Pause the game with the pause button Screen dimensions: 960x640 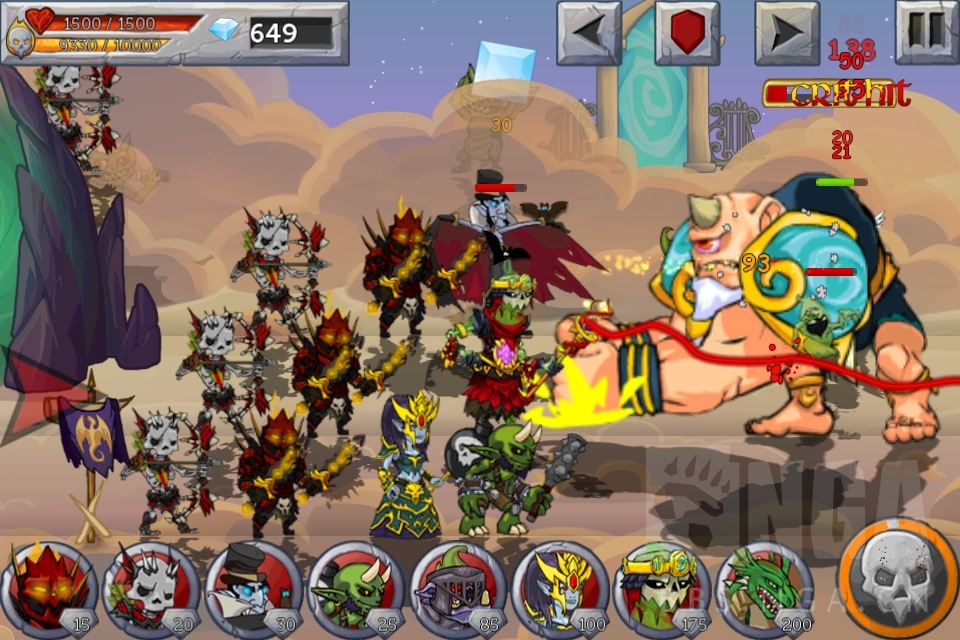click(927, 33)
